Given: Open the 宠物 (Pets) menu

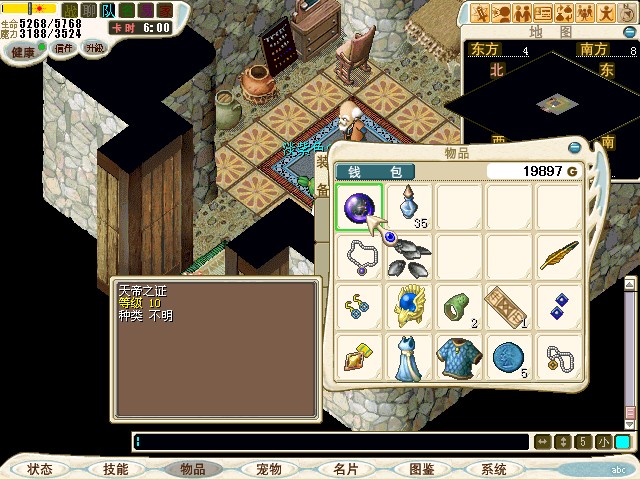Looking at the screenshot, I should click(x=268, y=469).
